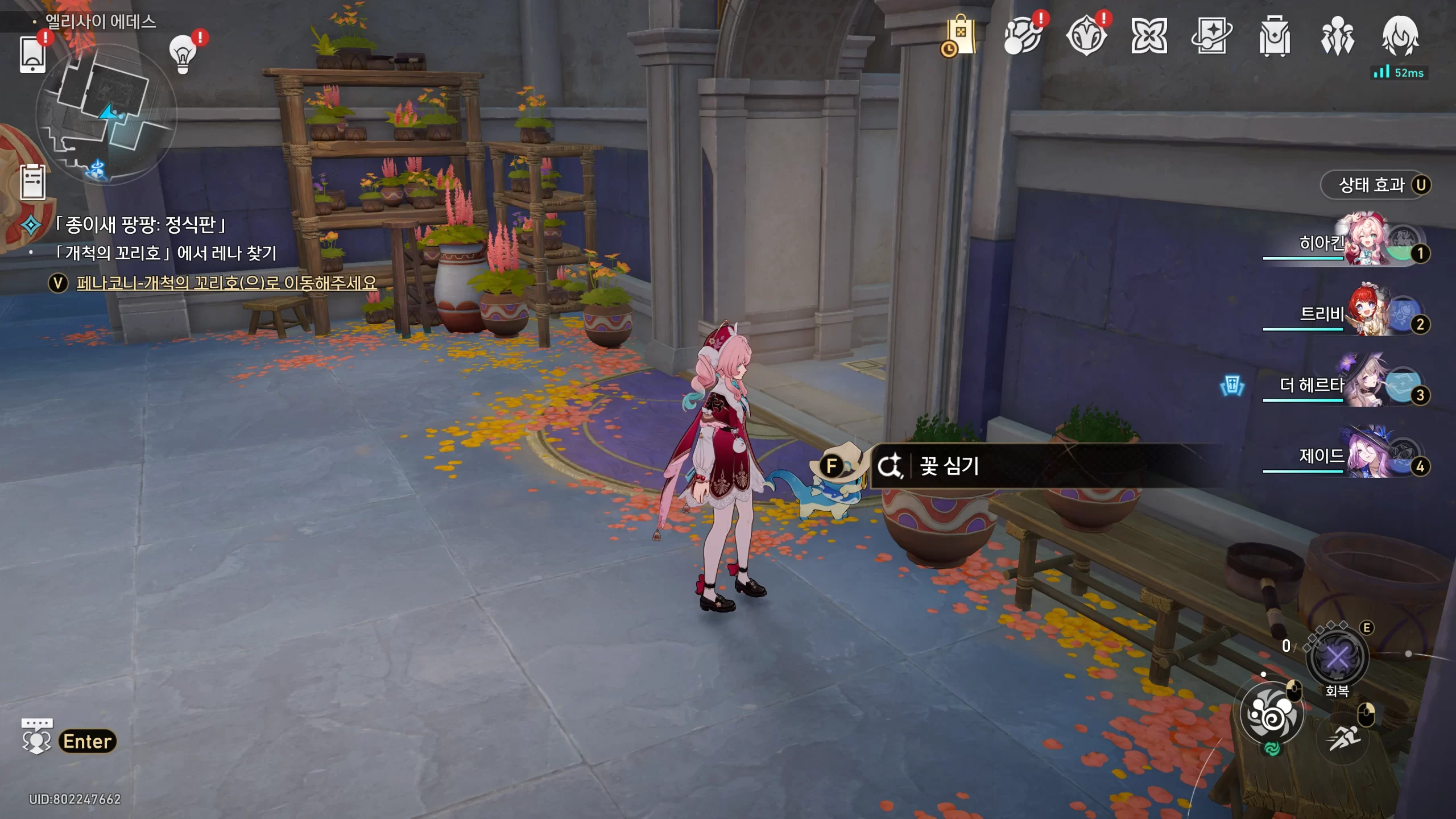Click the circular minimap
The image size is (1456, 819).
106,115
